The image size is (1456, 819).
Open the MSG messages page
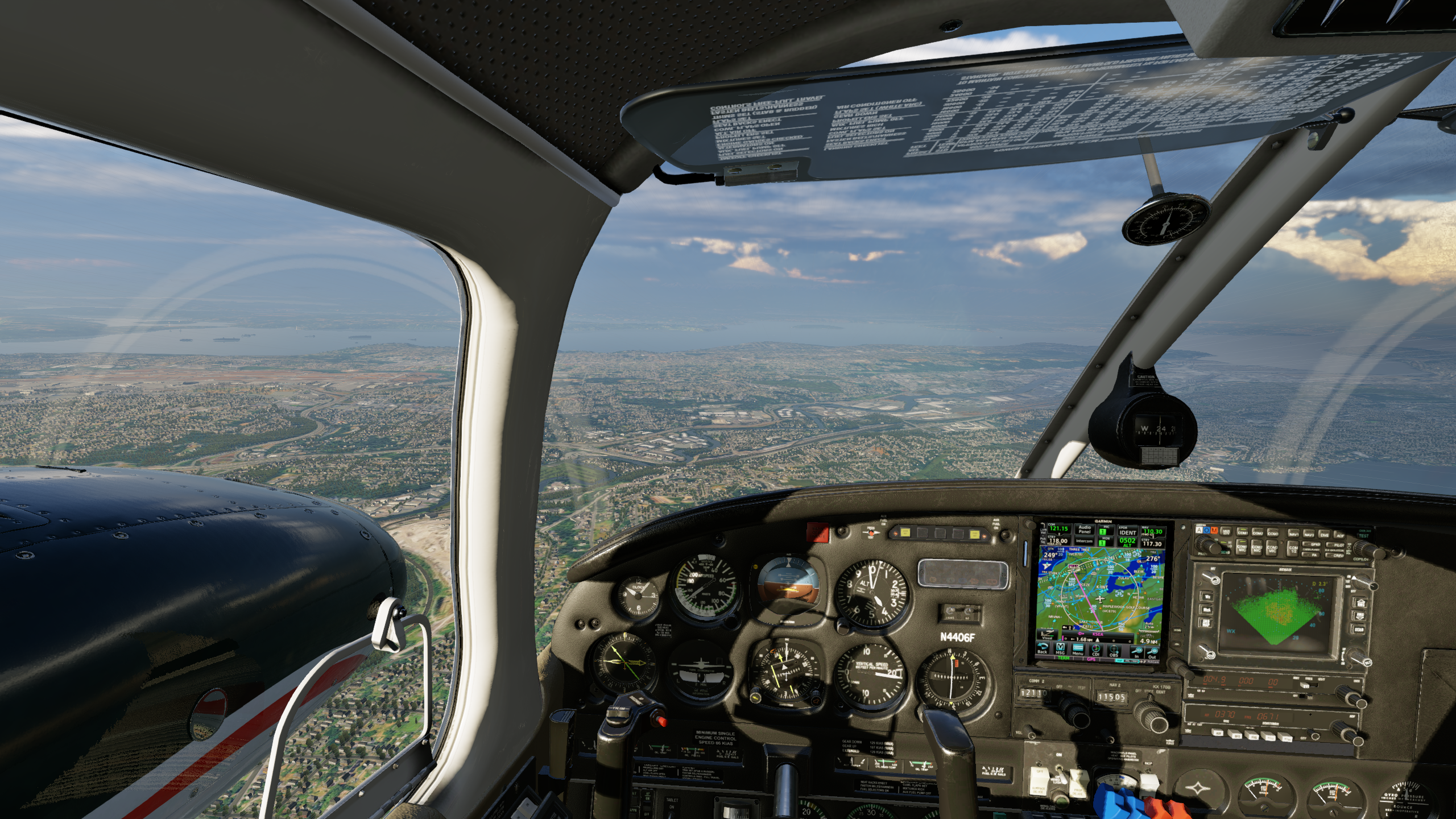[x=1060, y=650]
